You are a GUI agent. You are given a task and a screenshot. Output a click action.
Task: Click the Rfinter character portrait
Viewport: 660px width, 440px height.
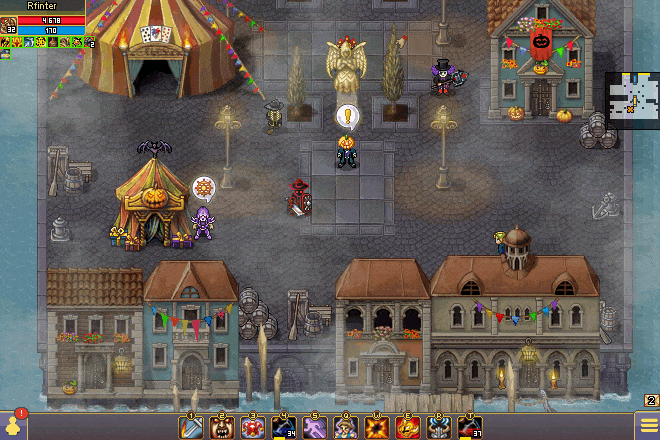pyautogui.click(x=9, y=24)
